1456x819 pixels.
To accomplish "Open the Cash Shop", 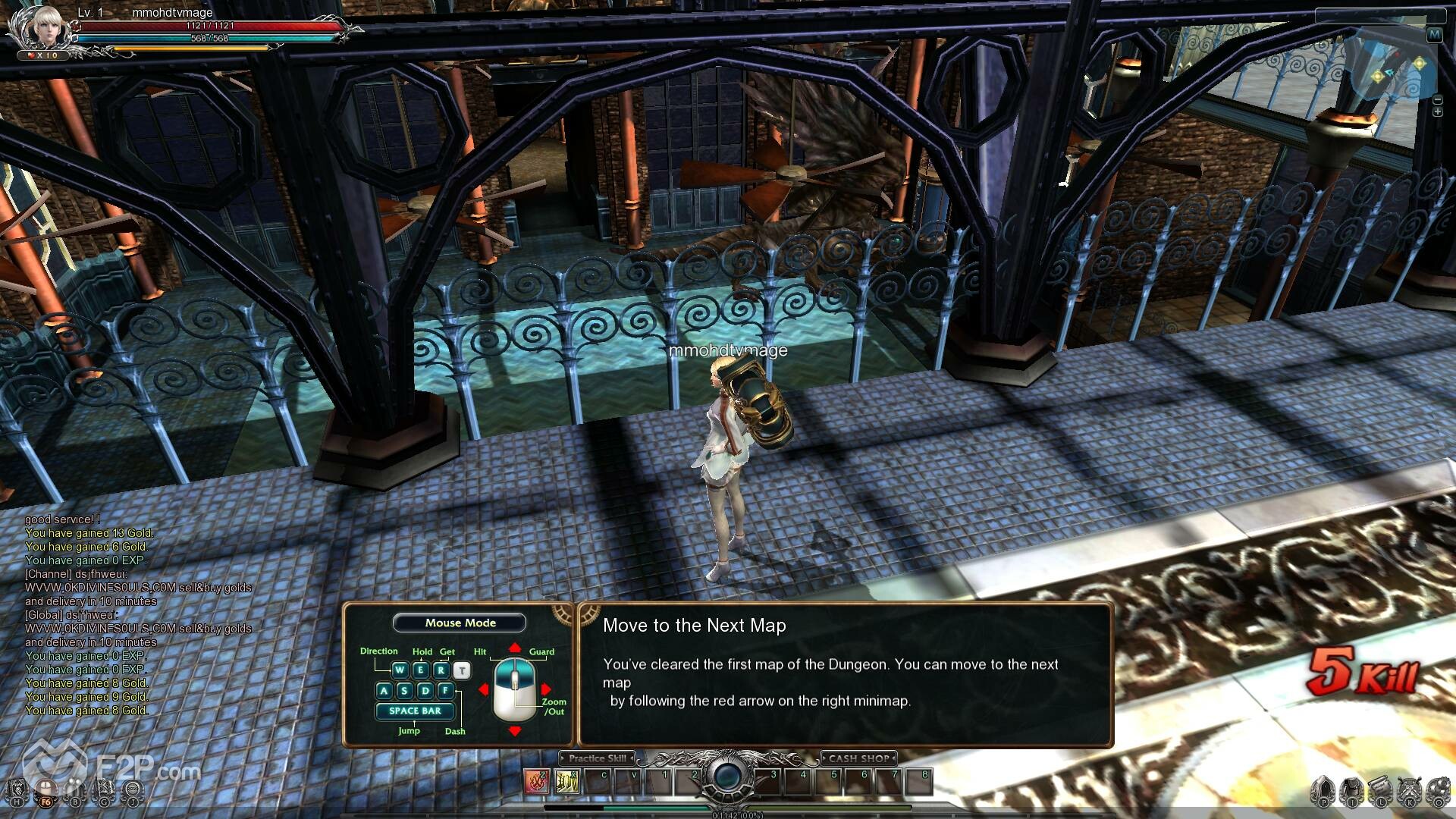I will [x=858, y=758].
